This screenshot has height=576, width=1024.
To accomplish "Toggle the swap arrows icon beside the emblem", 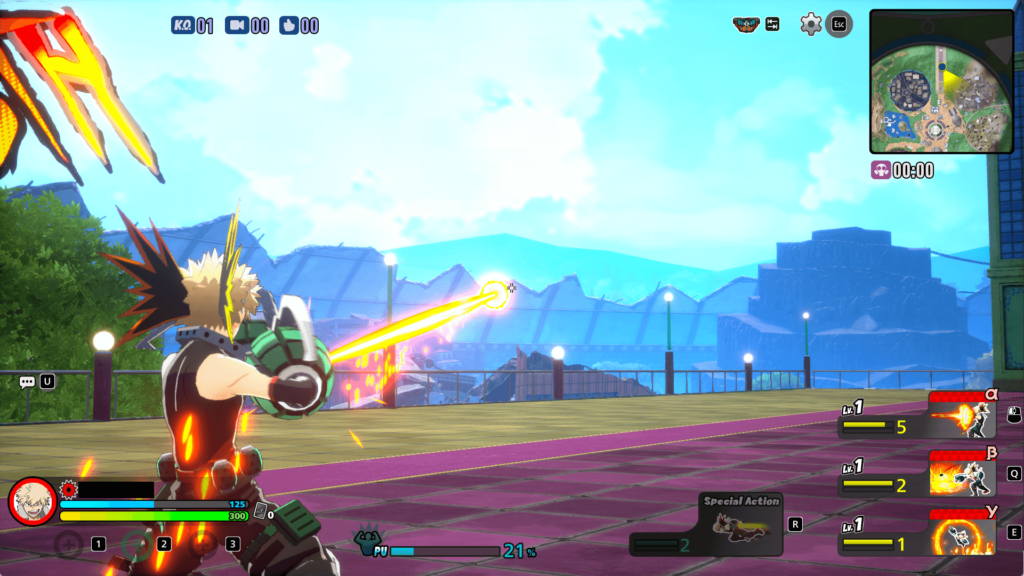I will click(773, 24).
